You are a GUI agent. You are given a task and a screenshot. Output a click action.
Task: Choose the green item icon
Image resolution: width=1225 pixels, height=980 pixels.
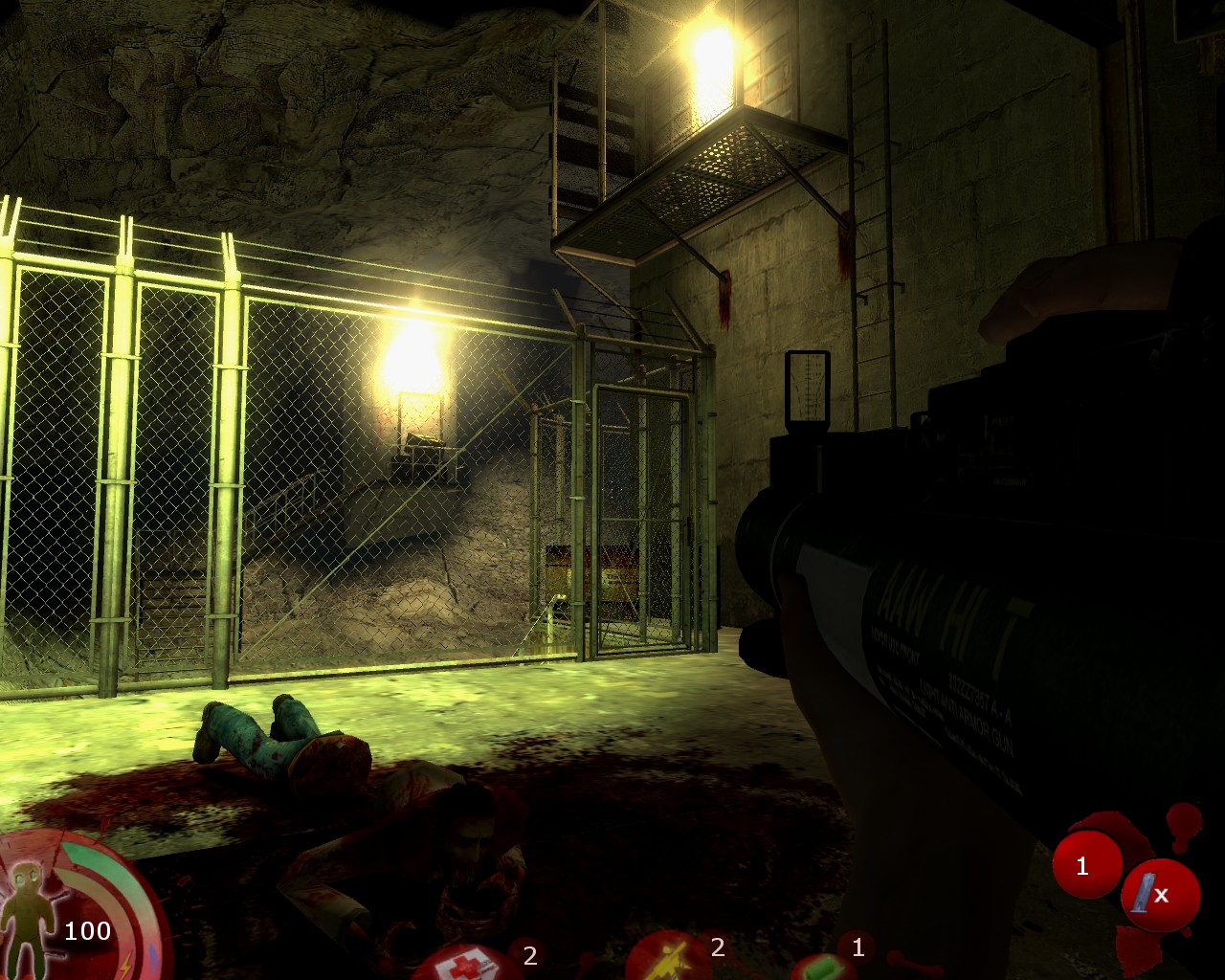point(823,969)
